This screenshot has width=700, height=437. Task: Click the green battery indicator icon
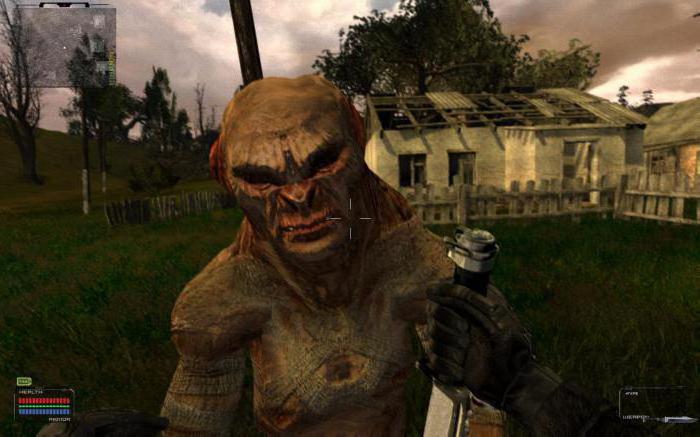[x=24, y=381]
